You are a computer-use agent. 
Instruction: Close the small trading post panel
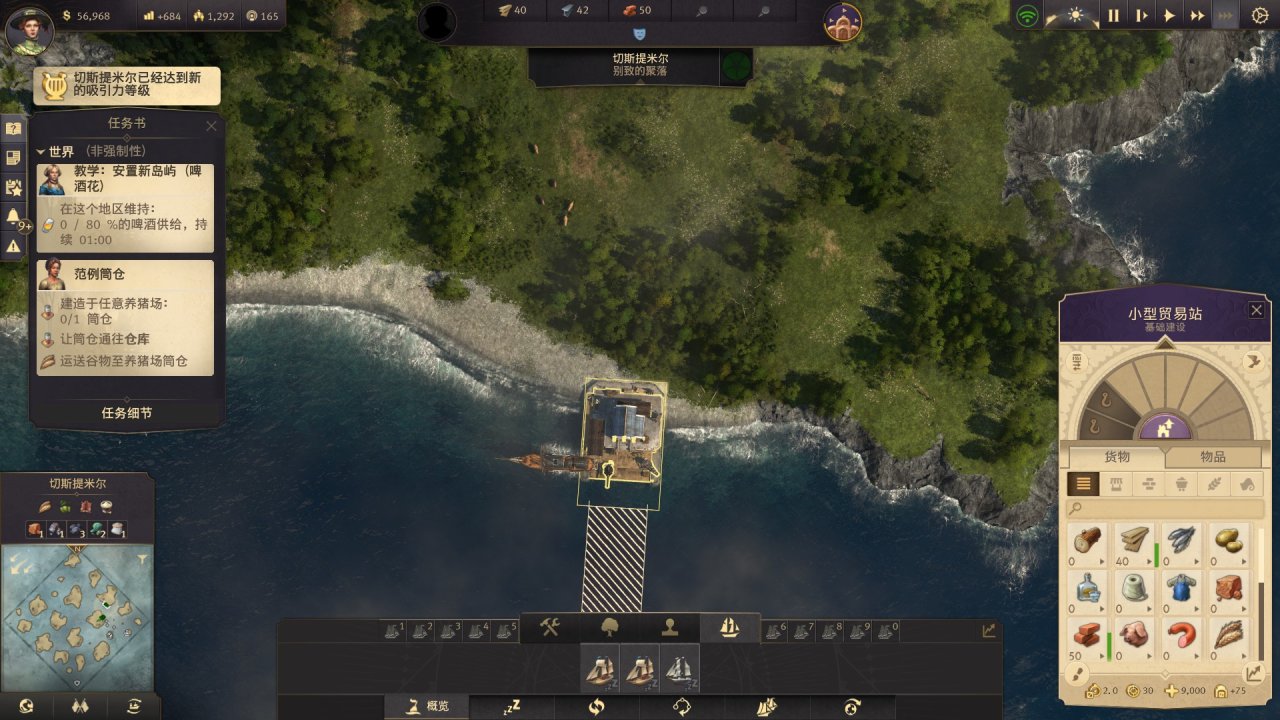tap(1256, 310)
